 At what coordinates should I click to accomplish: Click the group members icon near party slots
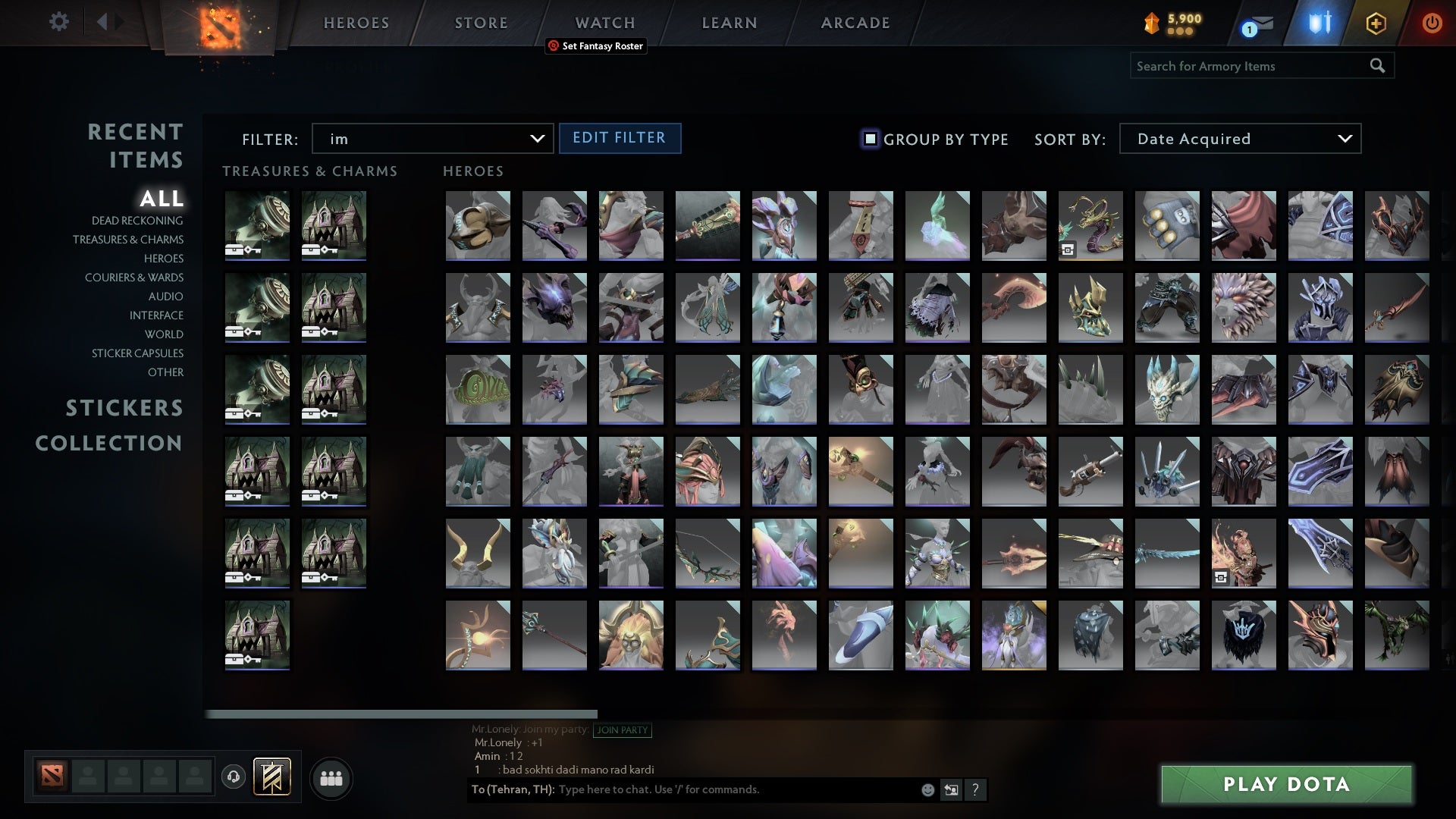[x=331, y=777]
